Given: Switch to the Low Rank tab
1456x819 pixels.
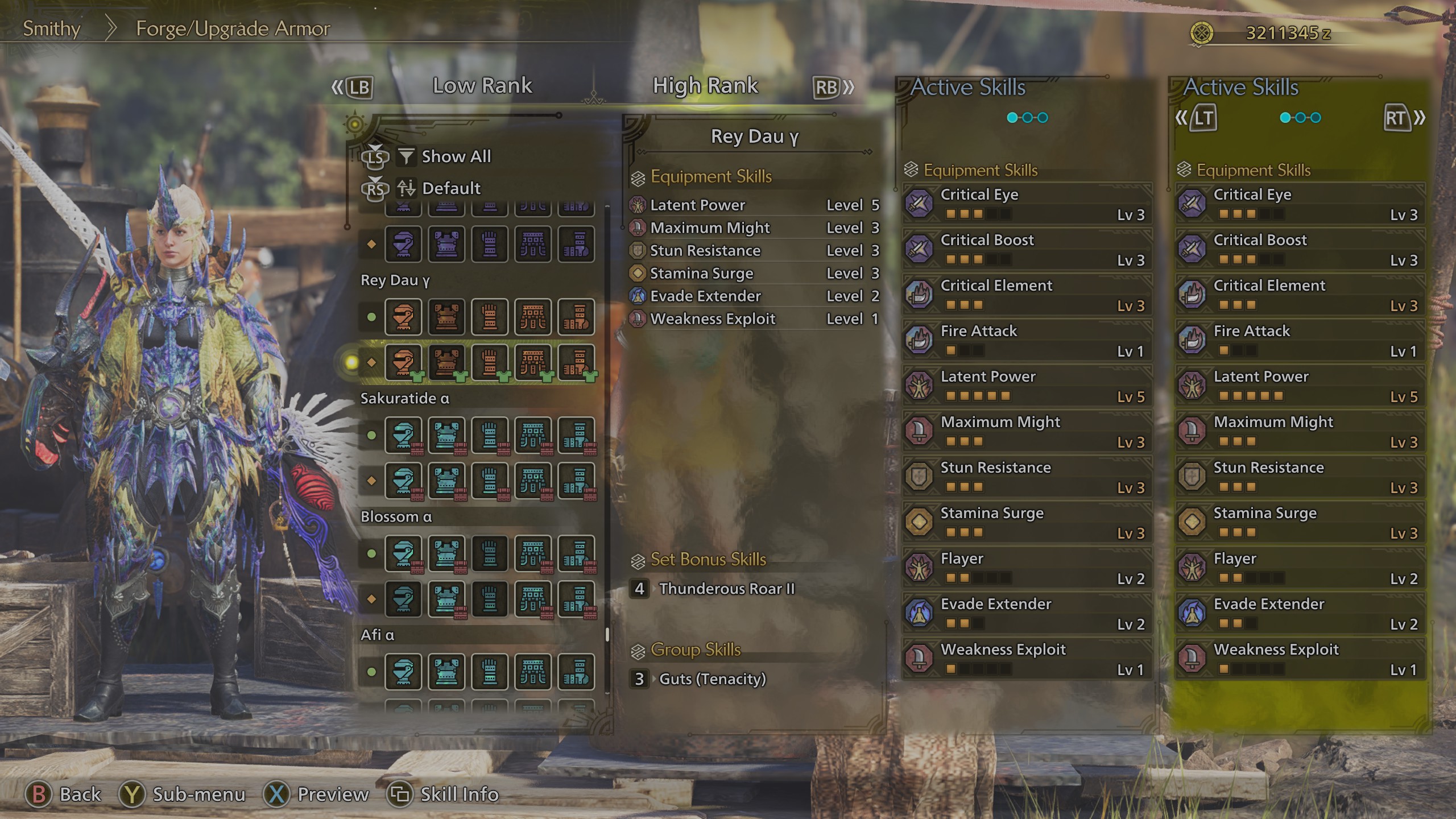Looking at the screenshot, I should pyautogui.click(x=482, y=86).
